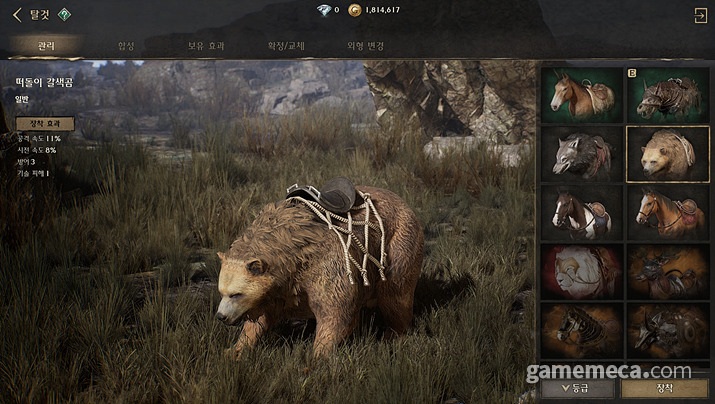
Task: Pick the brown and white pinto horse
Action: coord(582,213)
